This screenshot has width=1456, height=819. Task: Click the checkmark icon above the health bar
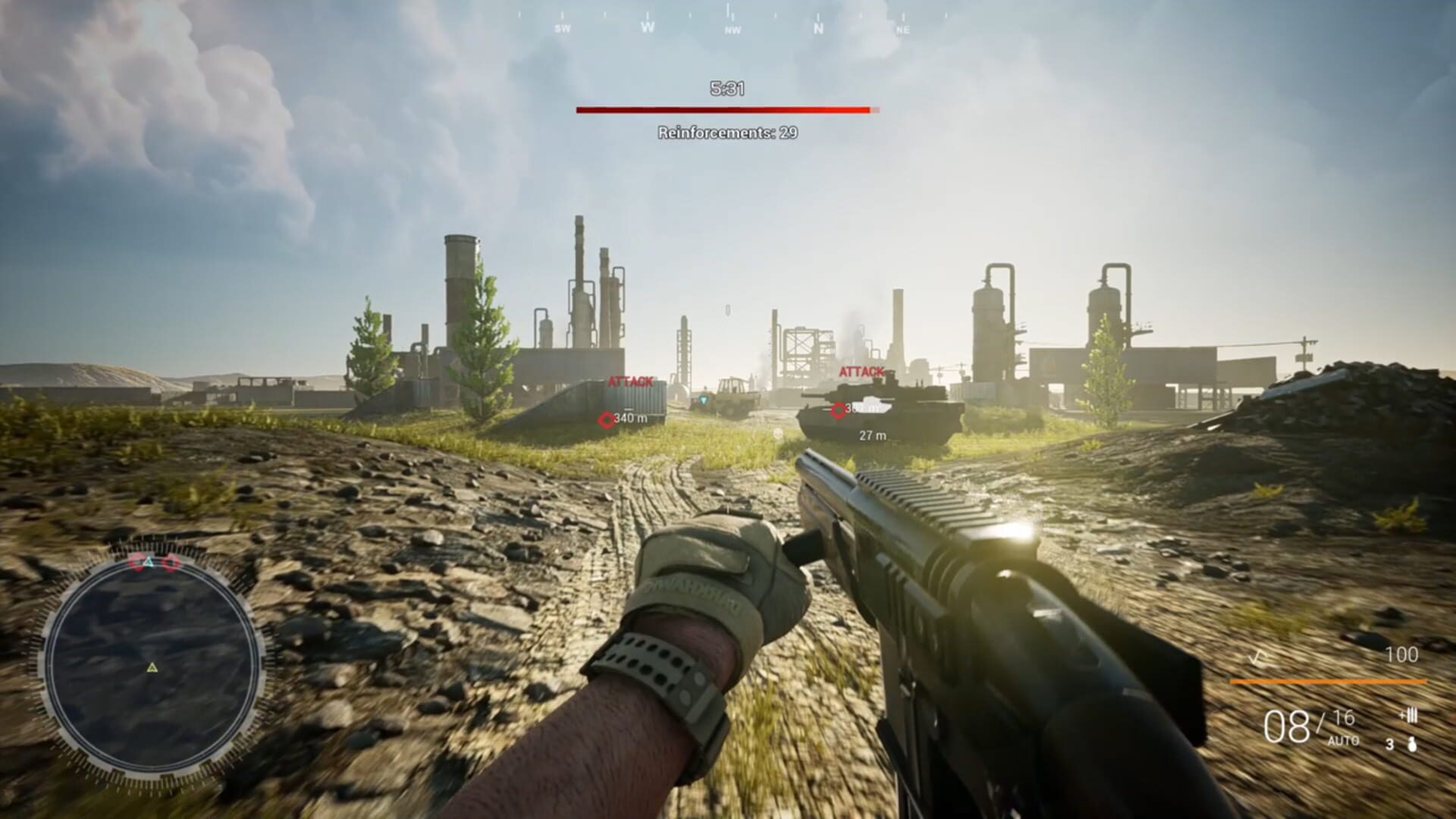(x=1257, y=657)
